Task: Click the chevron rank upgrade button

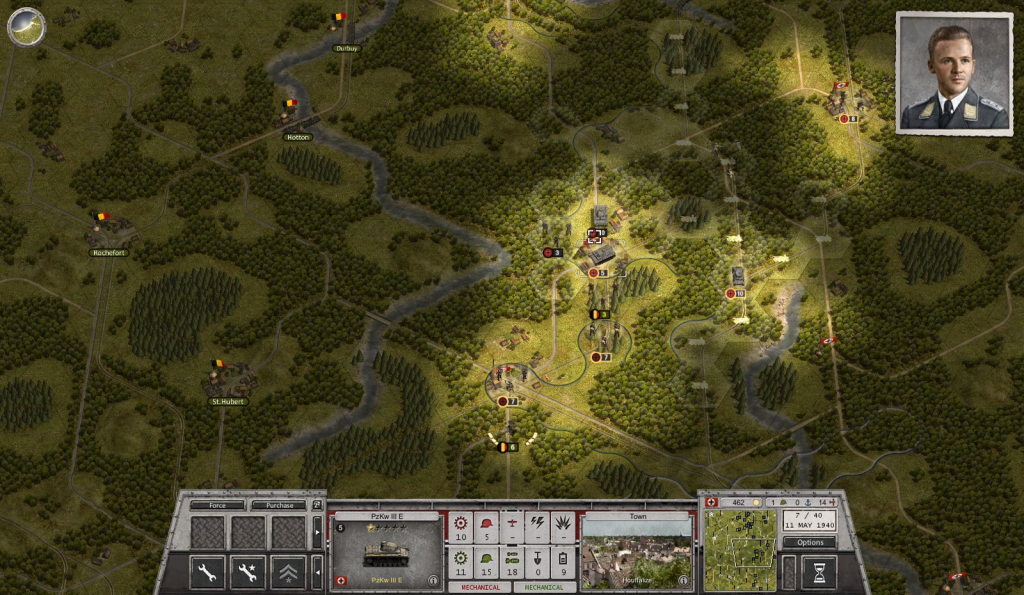Action: click(x=288, y=572)
